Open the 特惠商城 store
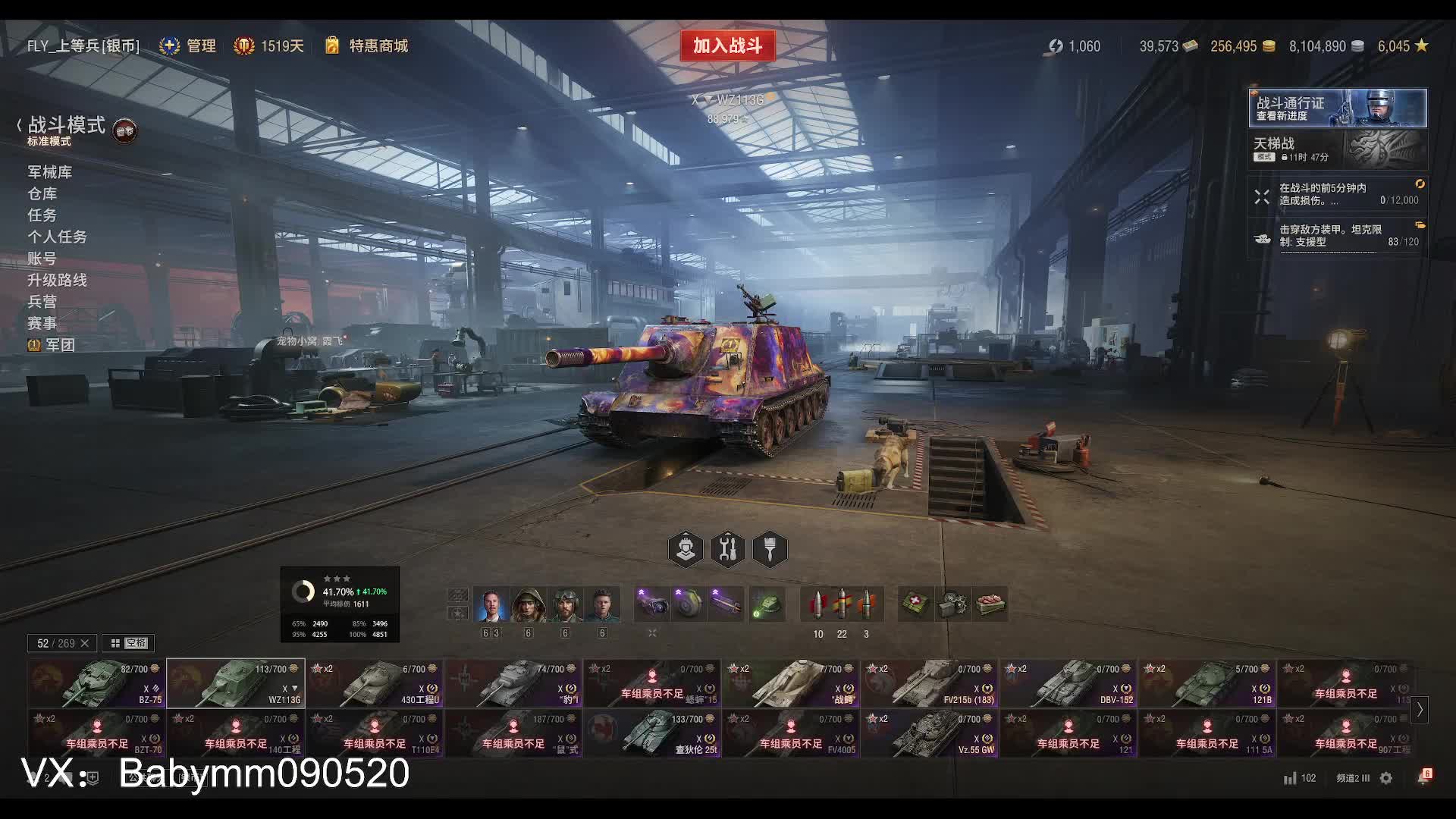This screenshot has height=819, width=1456. [x=378, y=46]
